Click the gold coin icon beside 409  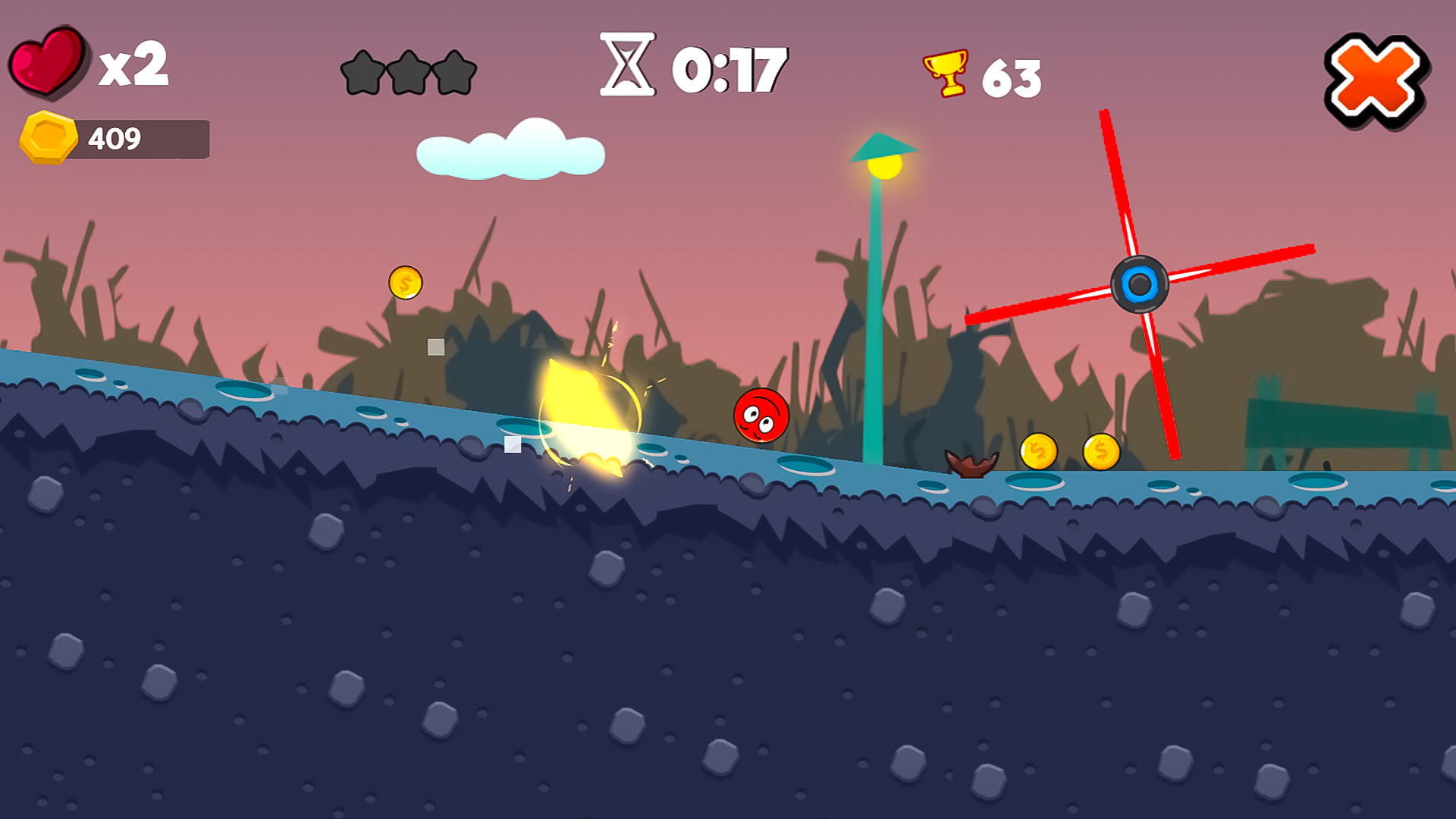[x=47, y=138]
